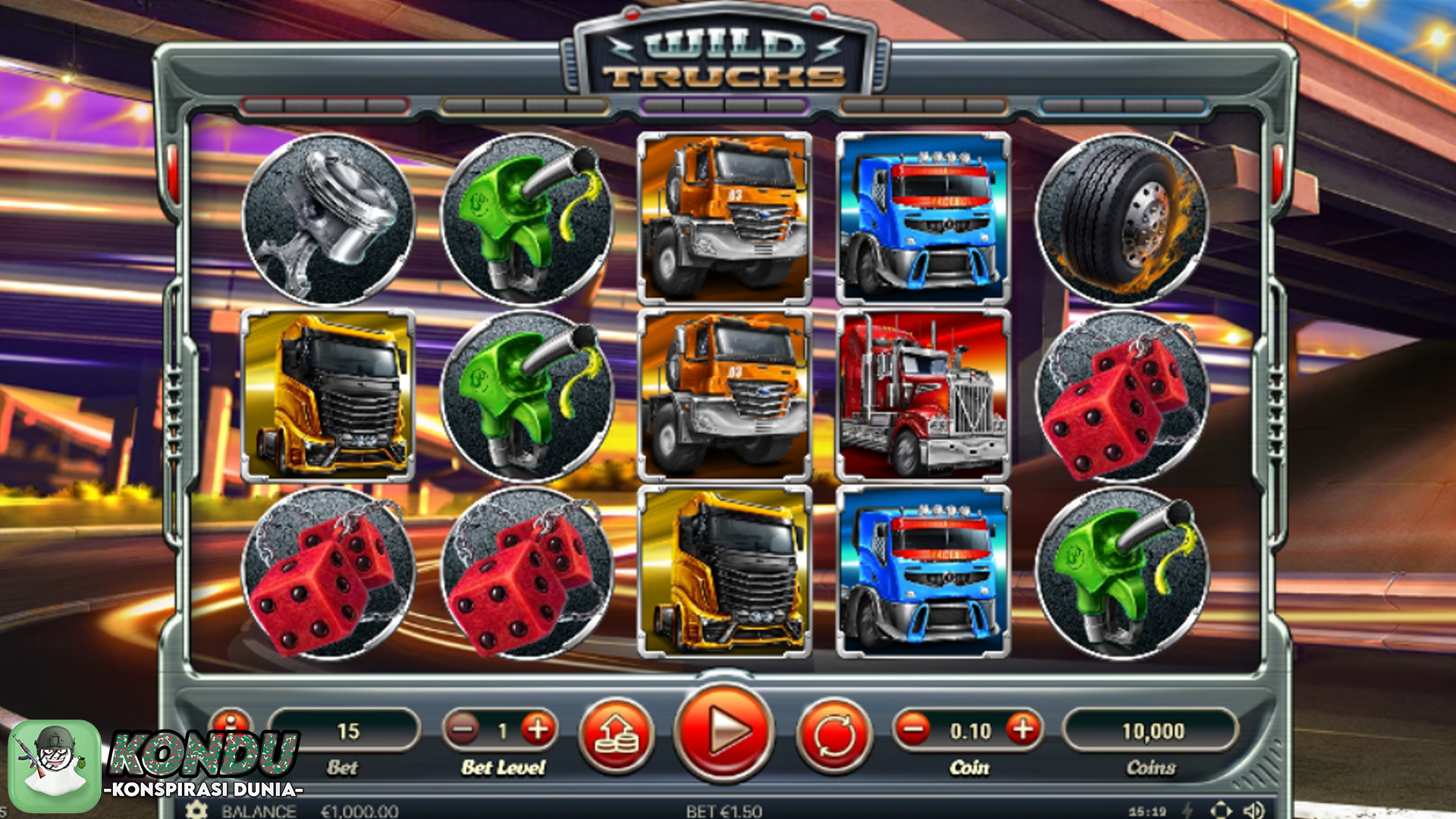The height and width of the screenshot is (819, 1456).
Task: Activate the max bet coin-stack button
Action: tap(616, 733)
